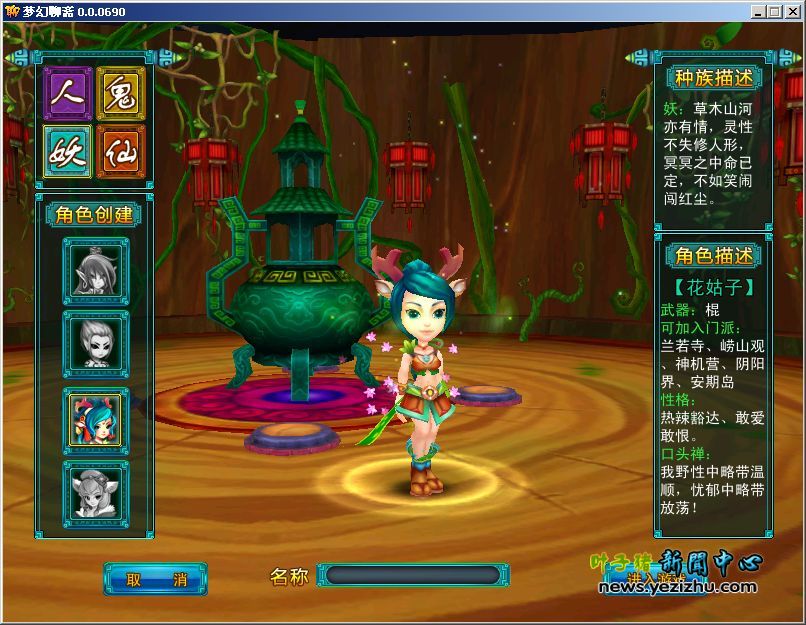Pick the grey girl portrait with animal ears

click(x=96, y=493)
